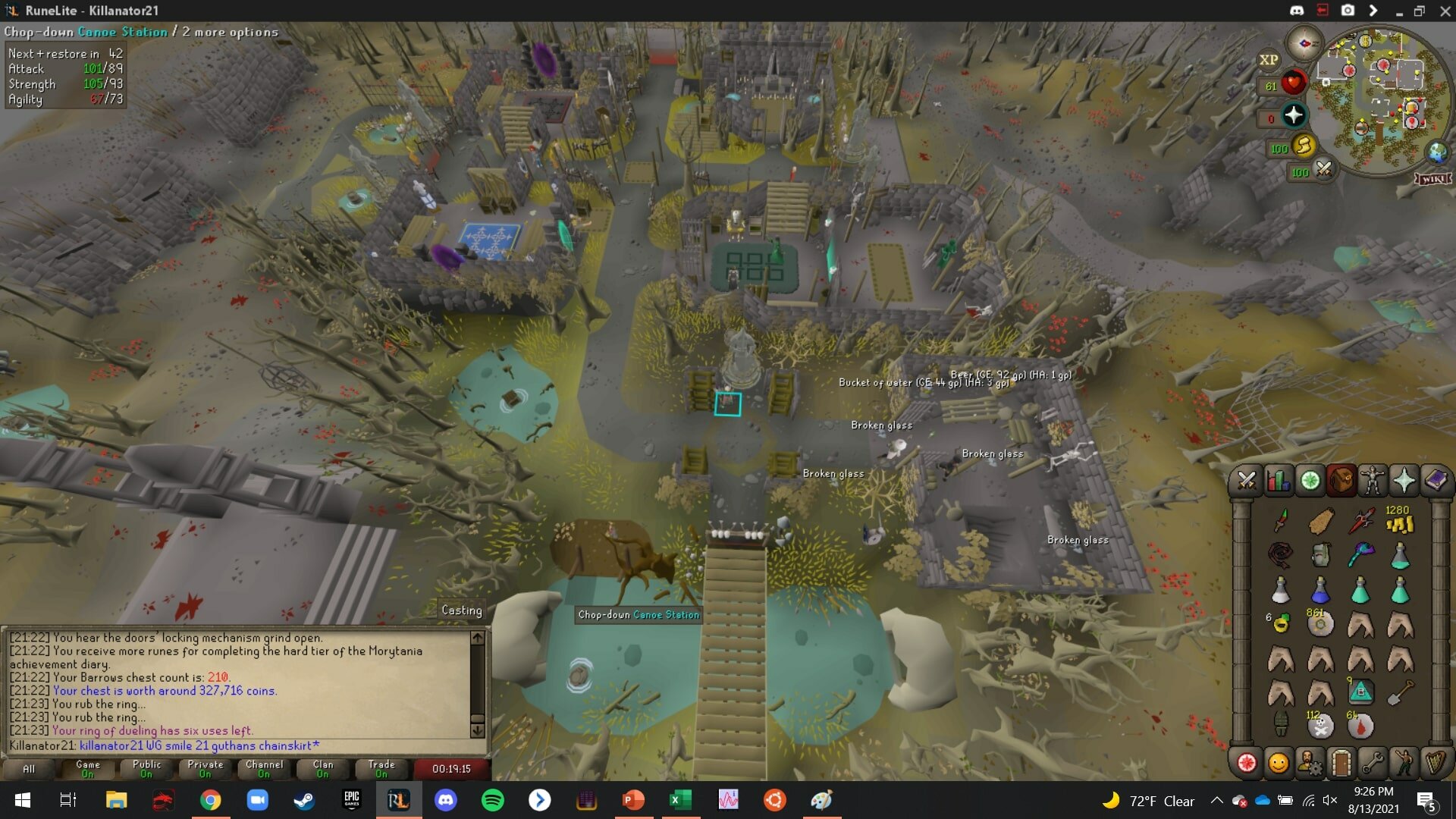This screenshot has width=1456, height=819.
Task: Open the Combat Options tab
Action: point(1246,481)
